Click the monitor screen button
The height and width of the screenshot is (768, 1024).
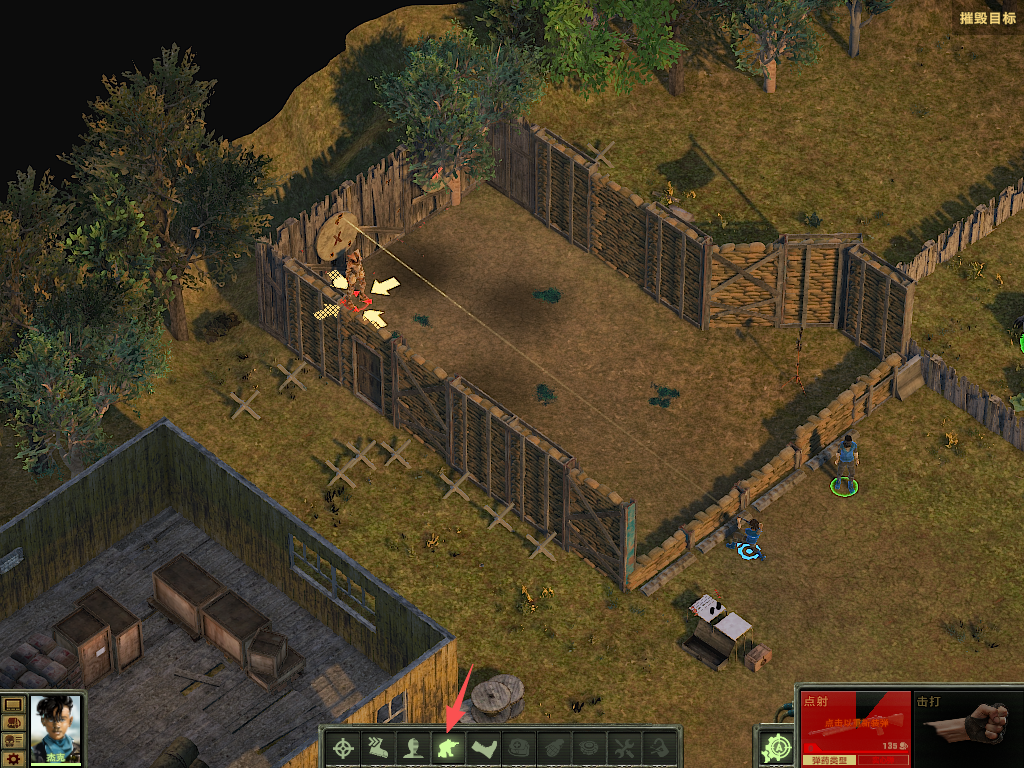[14, 706]
